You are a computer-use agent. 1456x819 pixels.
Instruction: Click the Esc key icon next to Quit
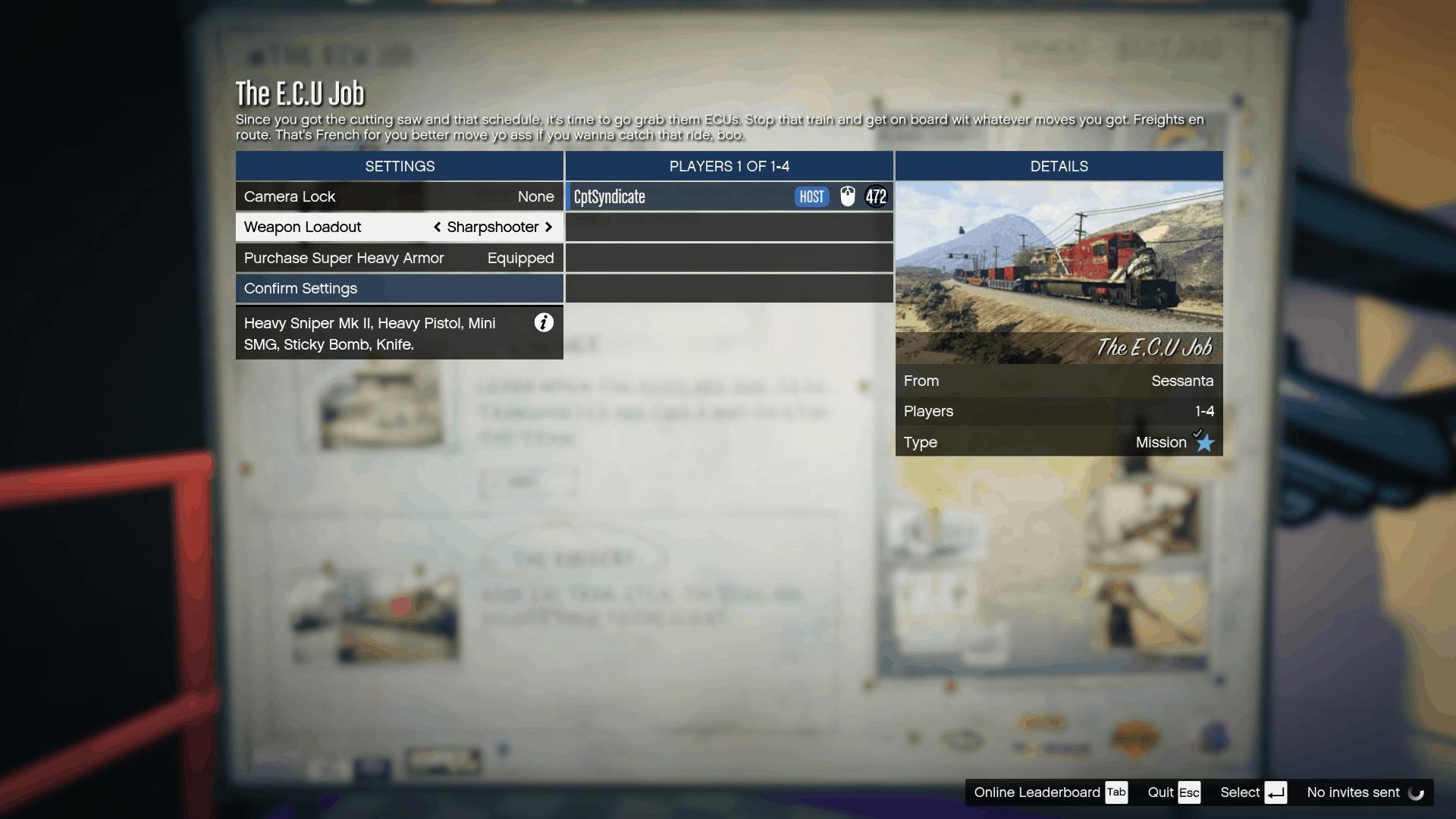tap(1190, 792)
